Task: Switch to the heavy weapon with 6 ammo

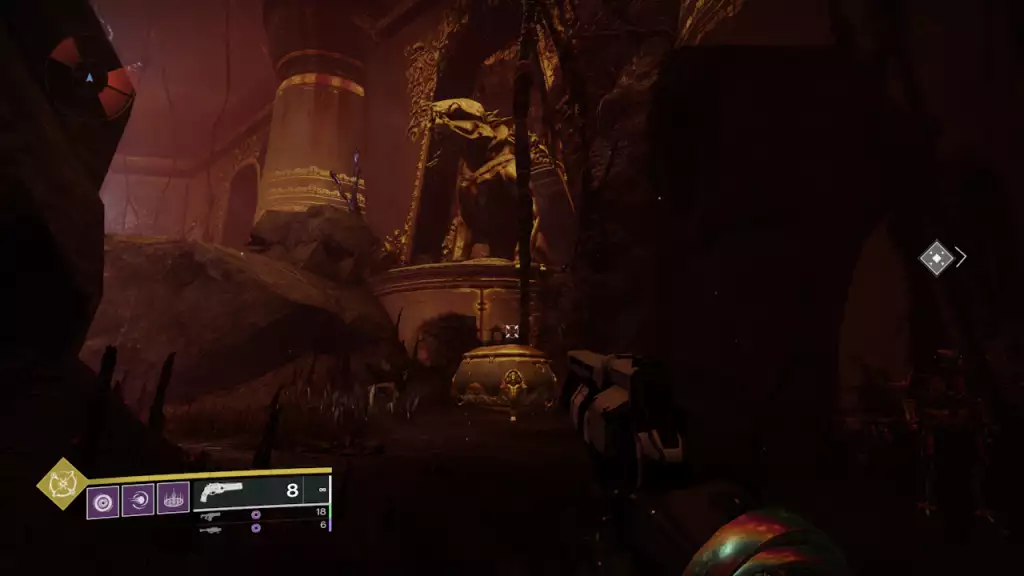Action: [209, 528]
